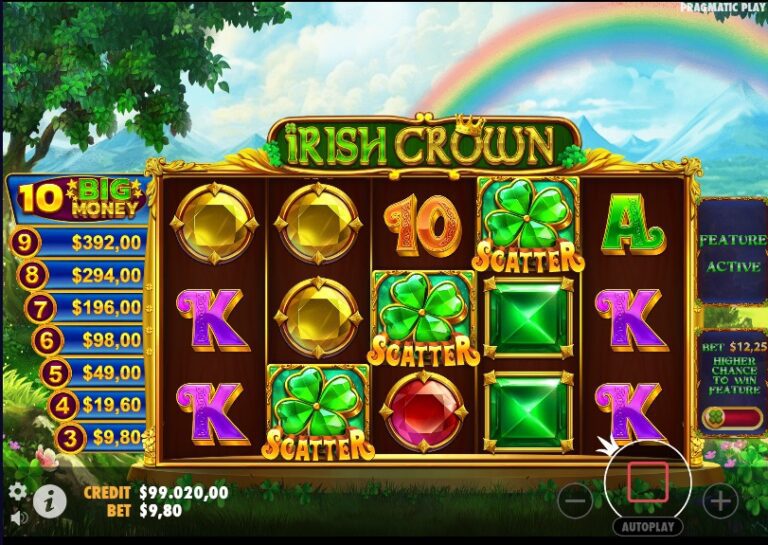The height and width of the screenshot is (545, 768).
Task: Toggle the higher chance to win feature switch
Action: tap(731, 418)
